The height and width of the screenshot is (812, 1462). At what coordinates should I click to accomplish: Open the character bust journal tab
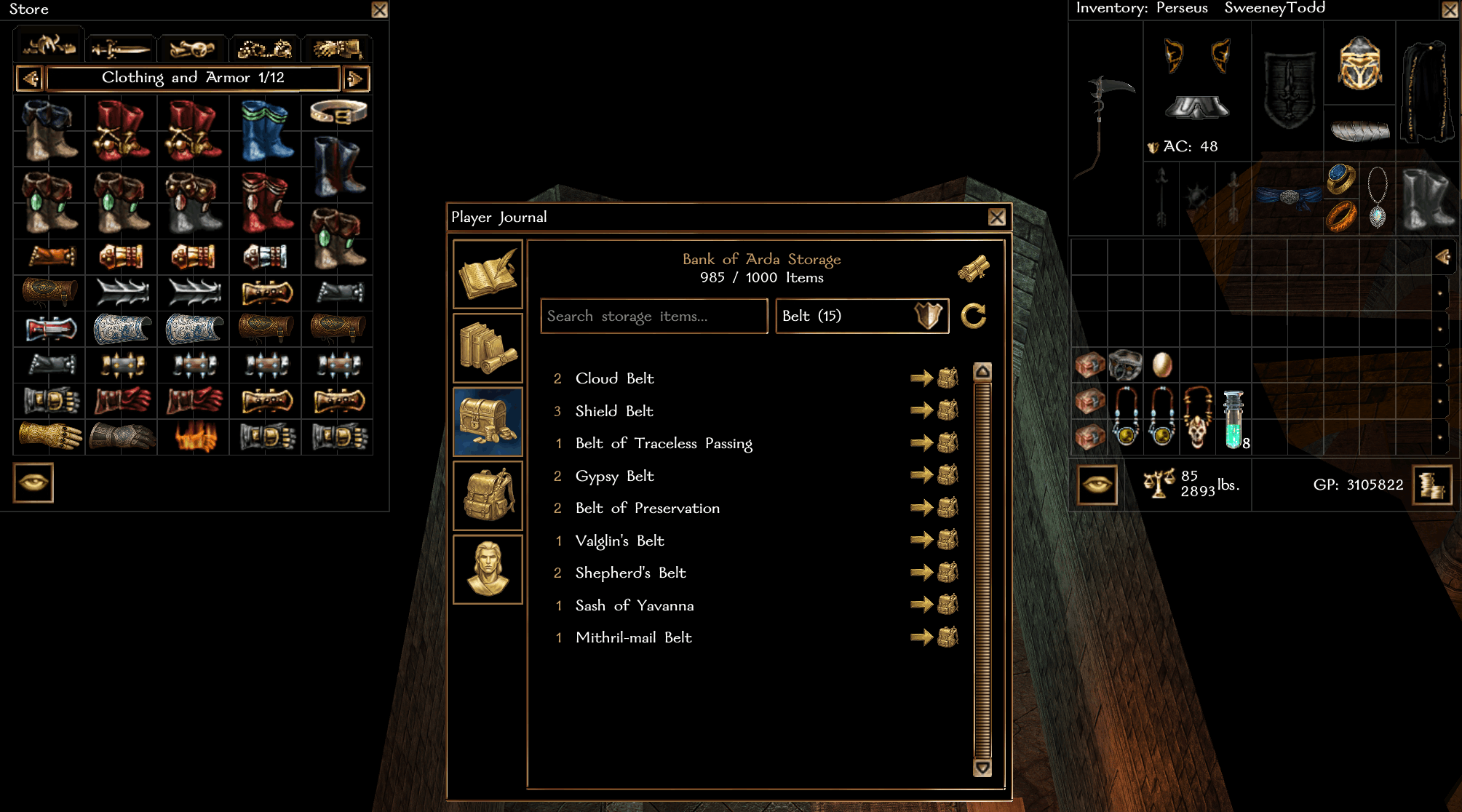488,569
